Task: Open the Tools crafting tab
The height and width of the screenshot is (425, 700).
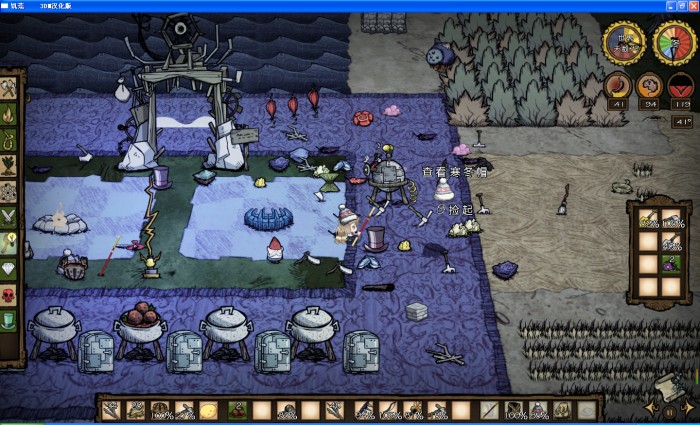Action: click(9, 88)
